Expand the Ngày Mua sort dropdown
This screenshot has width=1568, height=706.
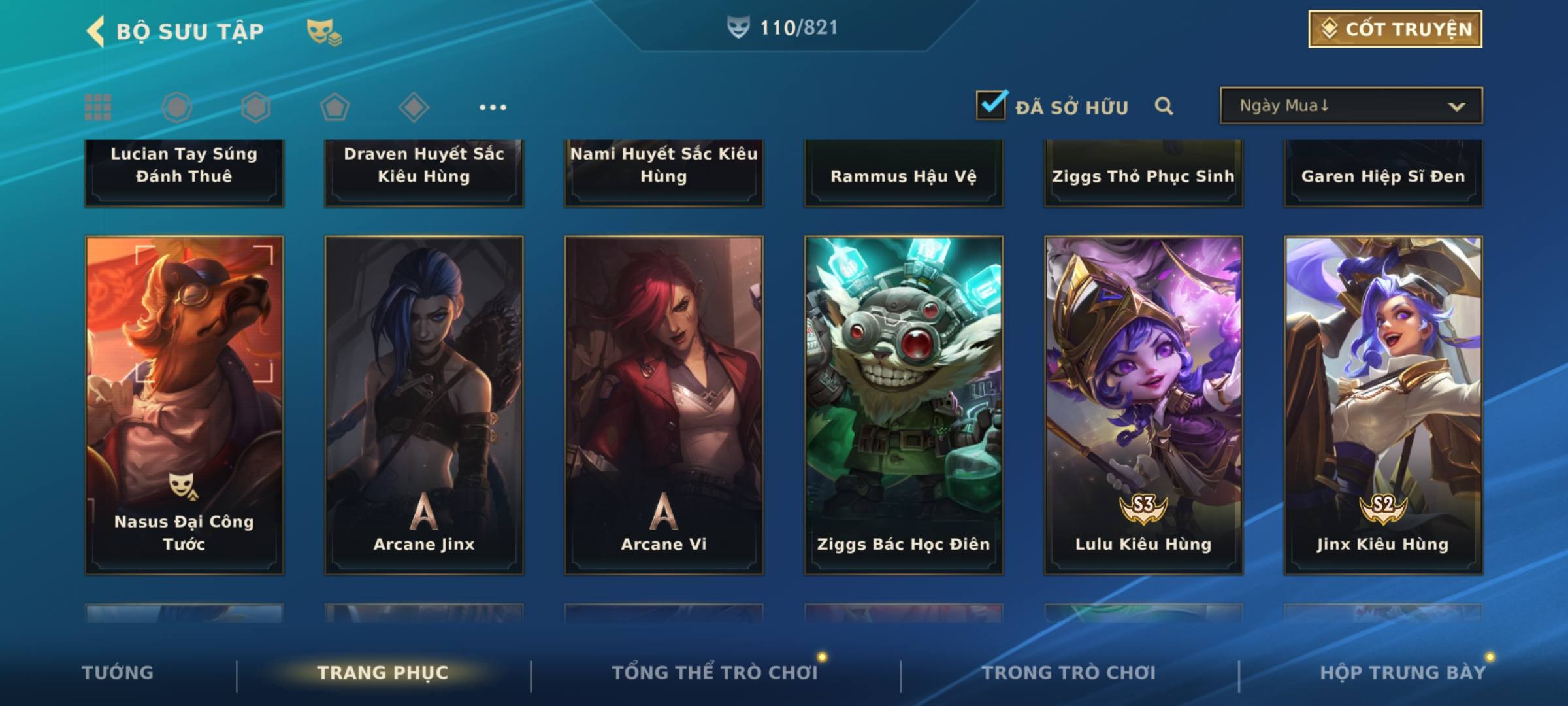point(1351,106)
